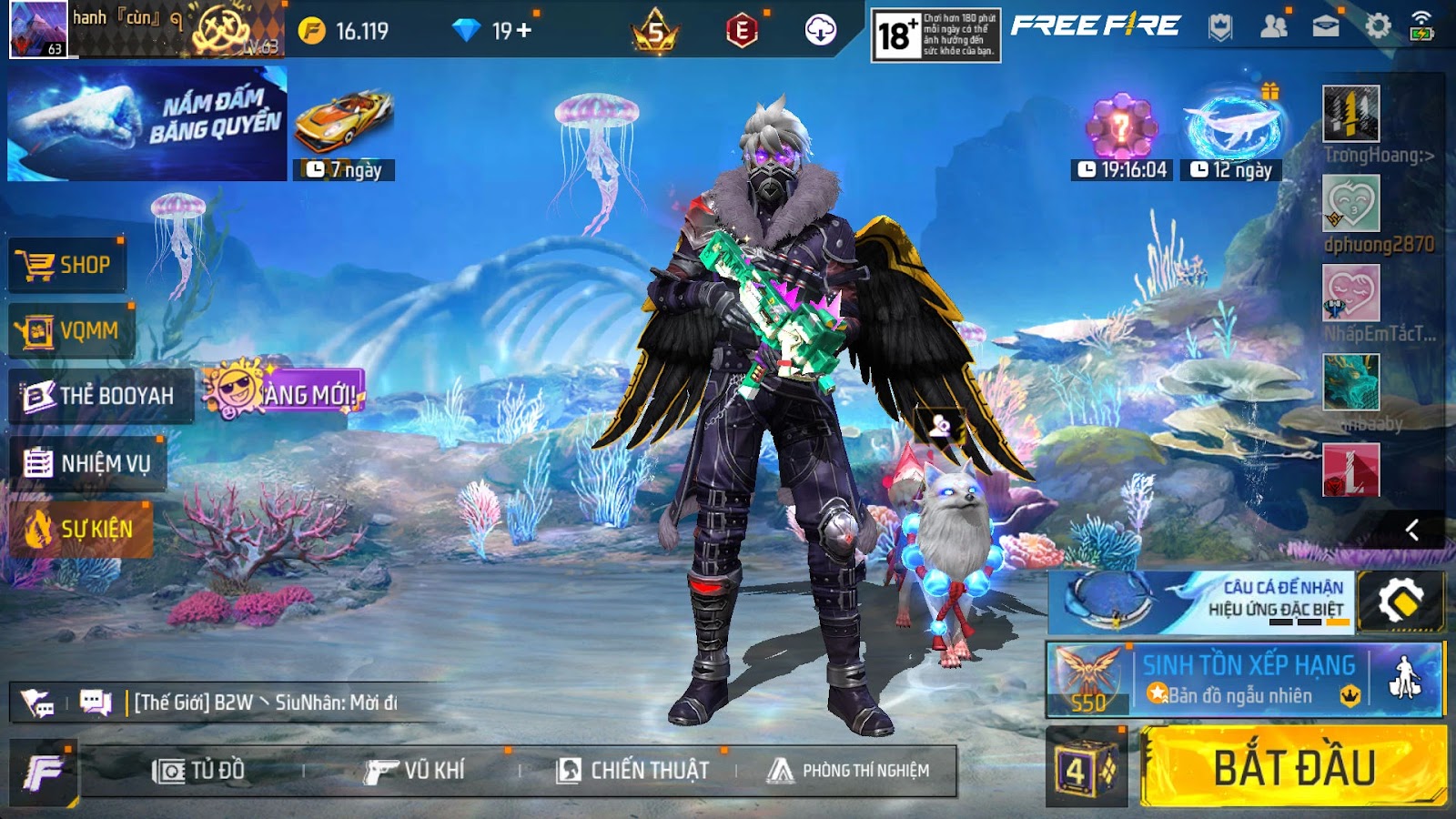The width and height of the screenshot is (1456, 819).
Task: Start the match with BẮT ĐẦU
Action: pyautogui.click(x=1292, y=766)
